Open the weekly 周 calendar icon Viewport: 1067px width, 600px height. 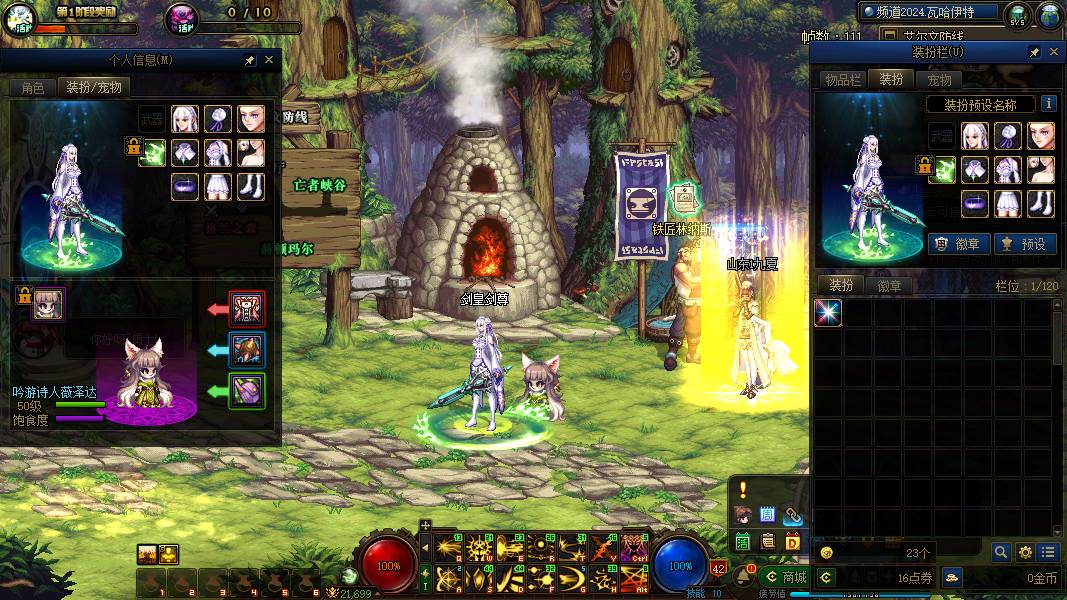click(x=768, y=515)
